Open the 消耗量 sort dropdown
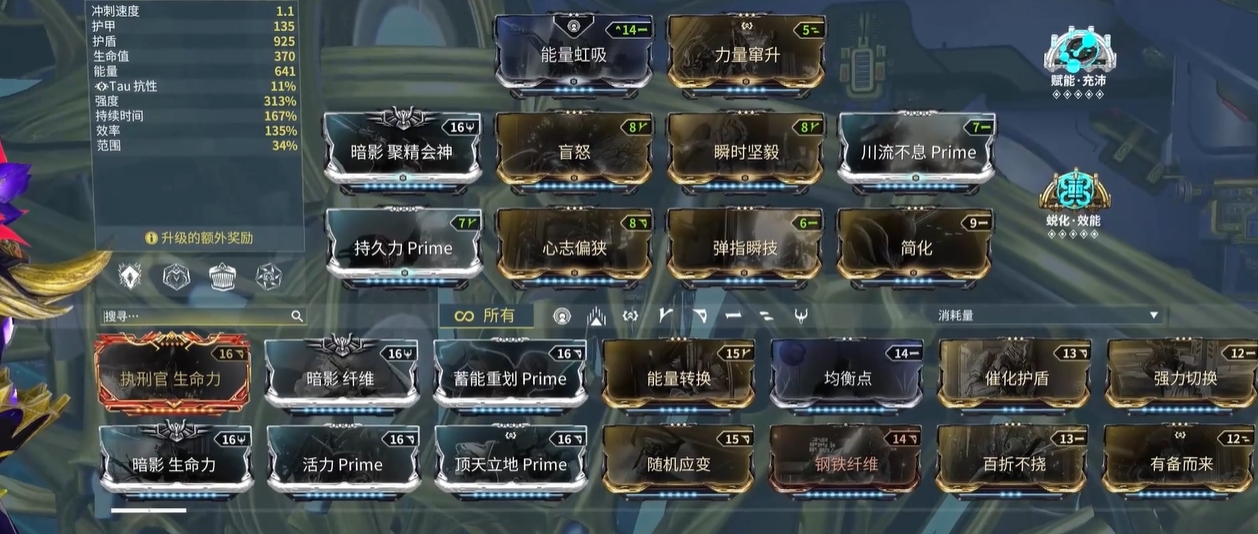The image size is (1258, 534). [1049, 316]
